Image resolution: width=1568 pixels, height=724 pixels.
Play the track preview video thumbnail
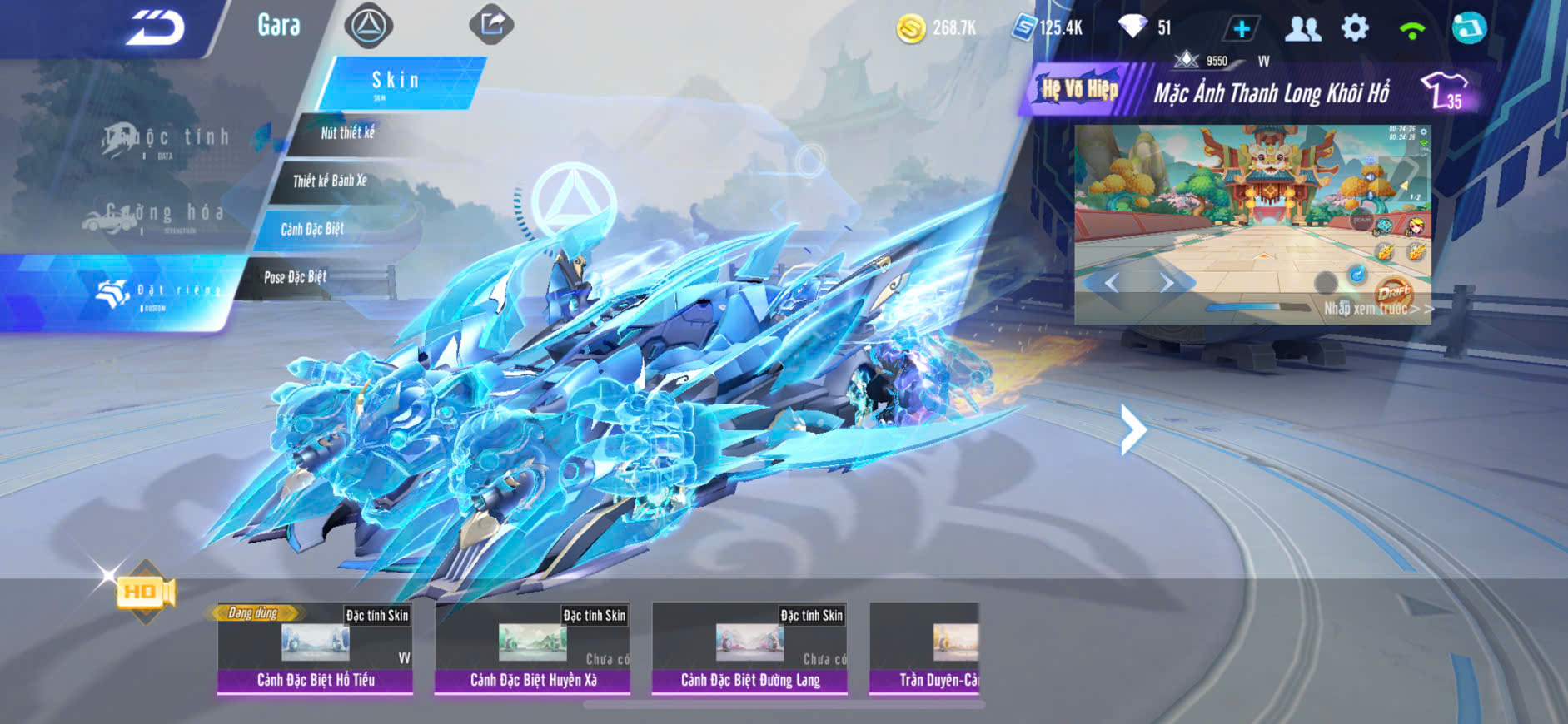point(1252,224)
